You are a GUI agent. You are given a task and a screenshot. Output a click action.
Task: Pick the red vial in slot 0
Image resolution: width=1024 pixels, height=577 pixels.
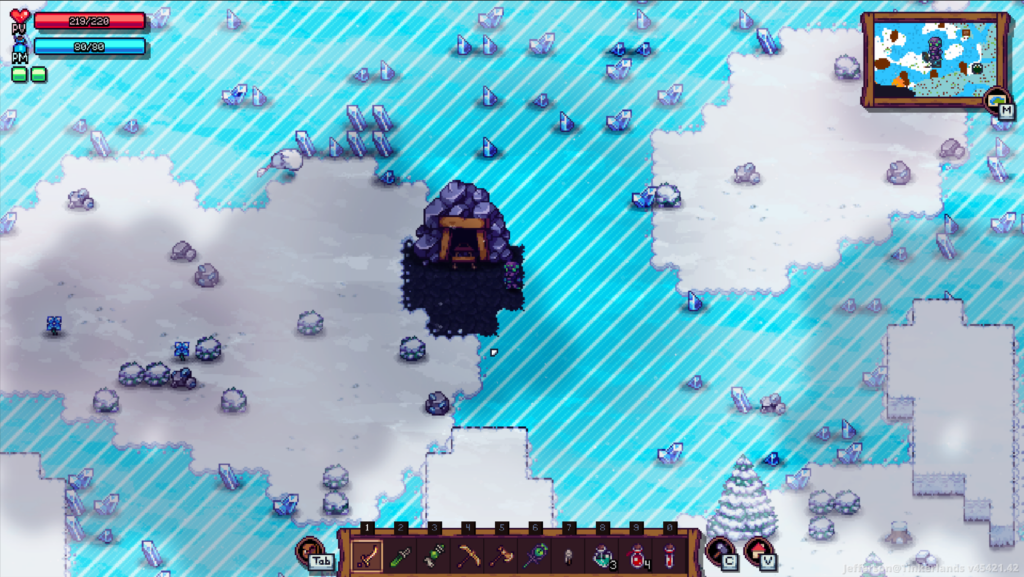pyautogui.click(x=670, y=554)
